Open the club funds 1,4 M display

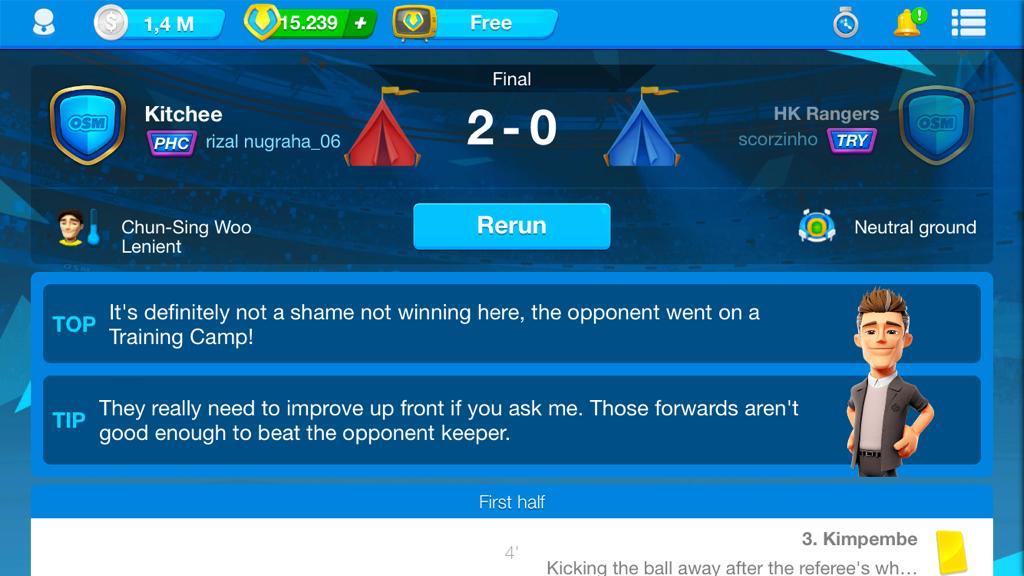(x=160, y=23)
